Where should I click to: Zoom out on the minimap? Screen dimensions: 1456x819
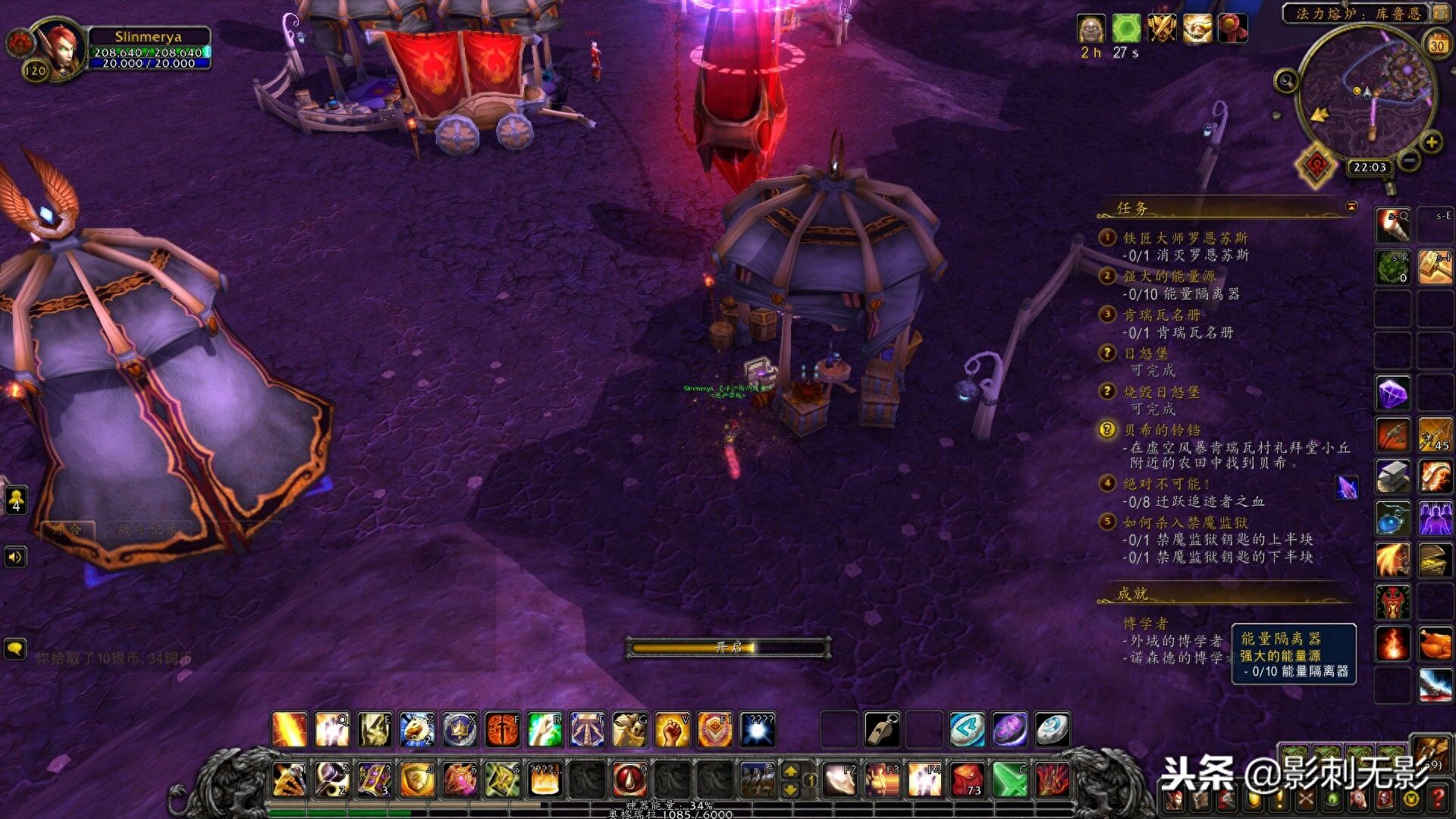(1409, 160)
